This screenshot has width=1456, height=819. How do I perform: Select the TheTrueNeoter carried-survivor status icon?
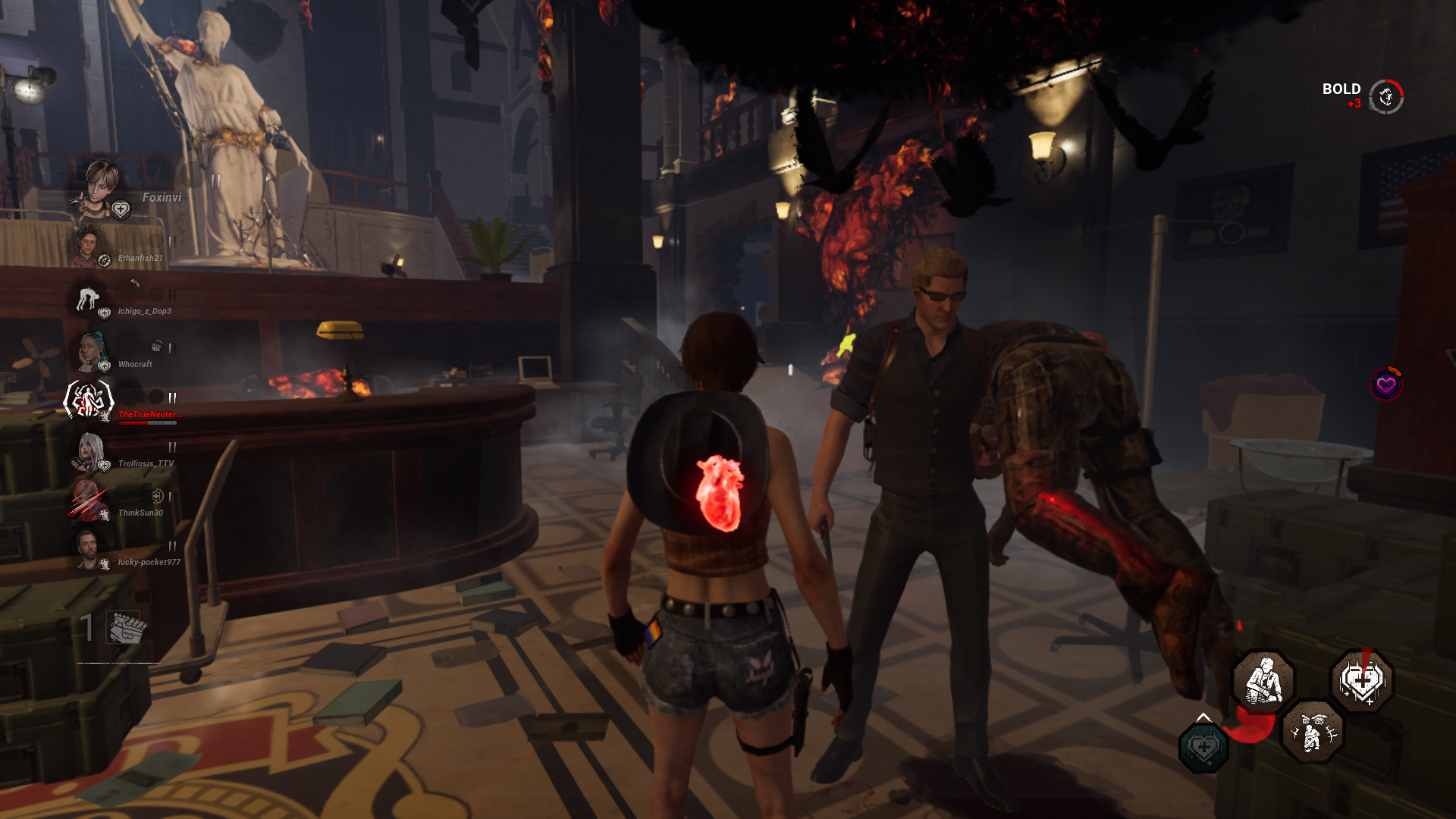pos(89,400)
